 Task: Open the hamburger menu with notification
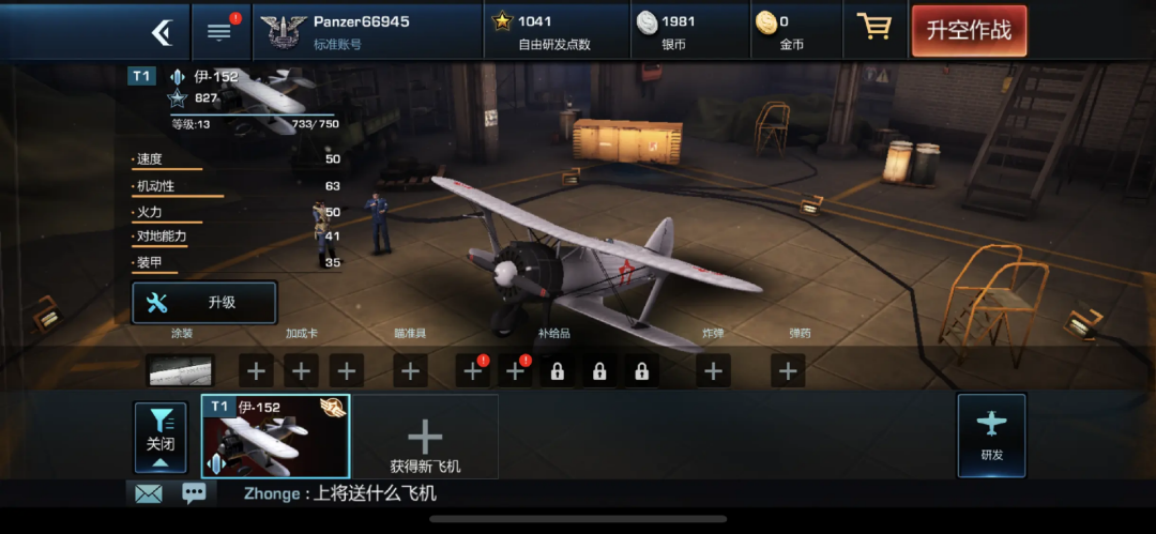pyautogui.click(x=219, y=31)
